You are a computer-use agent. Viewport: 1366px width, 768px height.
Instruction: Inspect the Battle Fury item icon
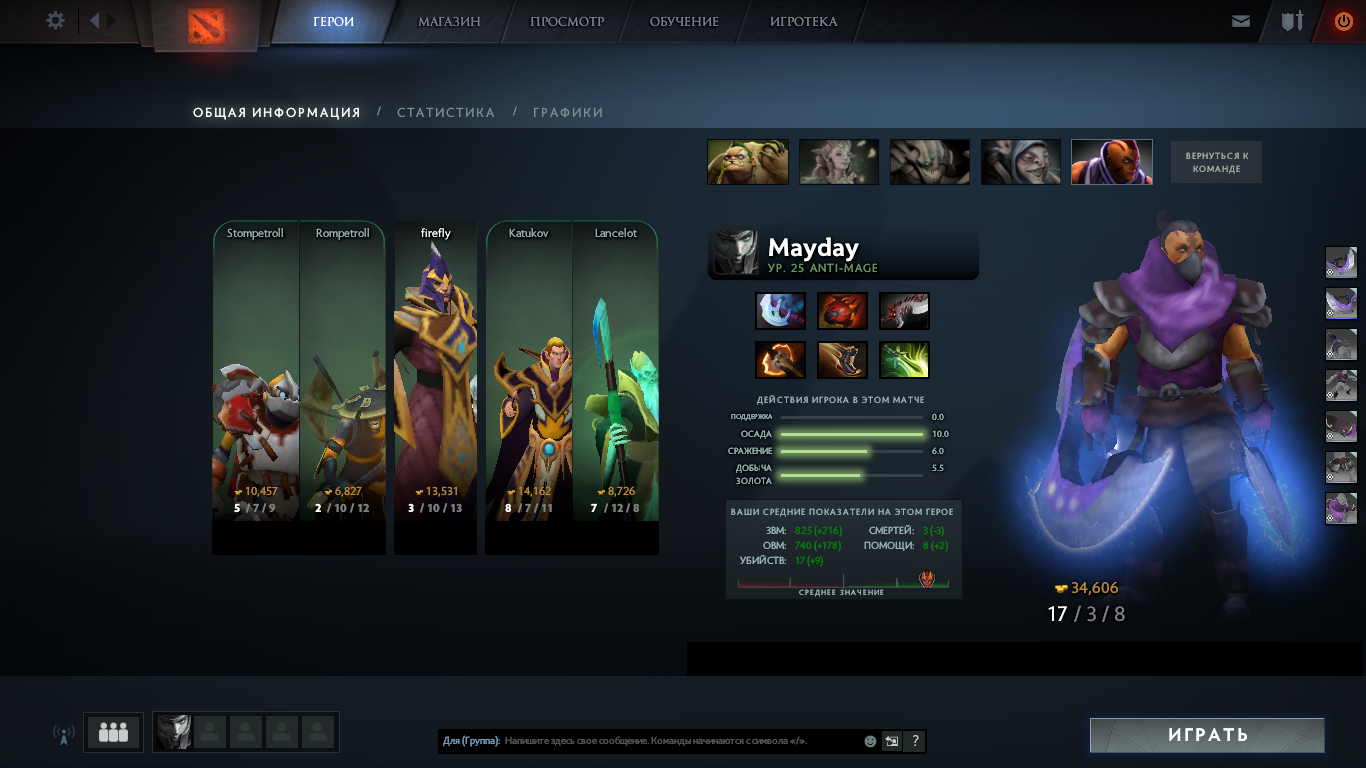point(781,360)
